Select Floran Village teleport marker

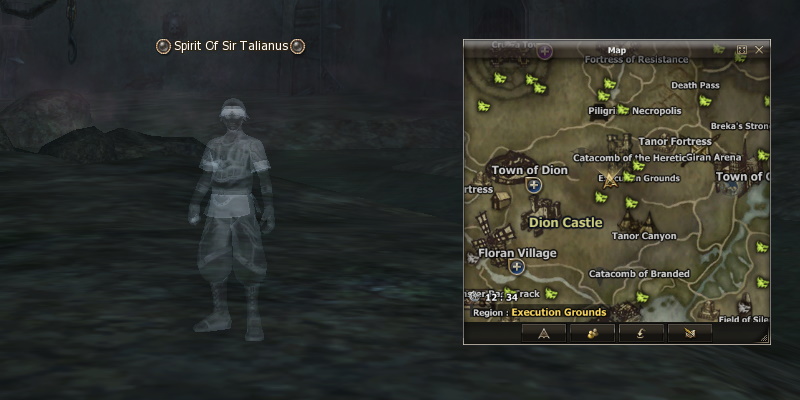click(516, 267)
